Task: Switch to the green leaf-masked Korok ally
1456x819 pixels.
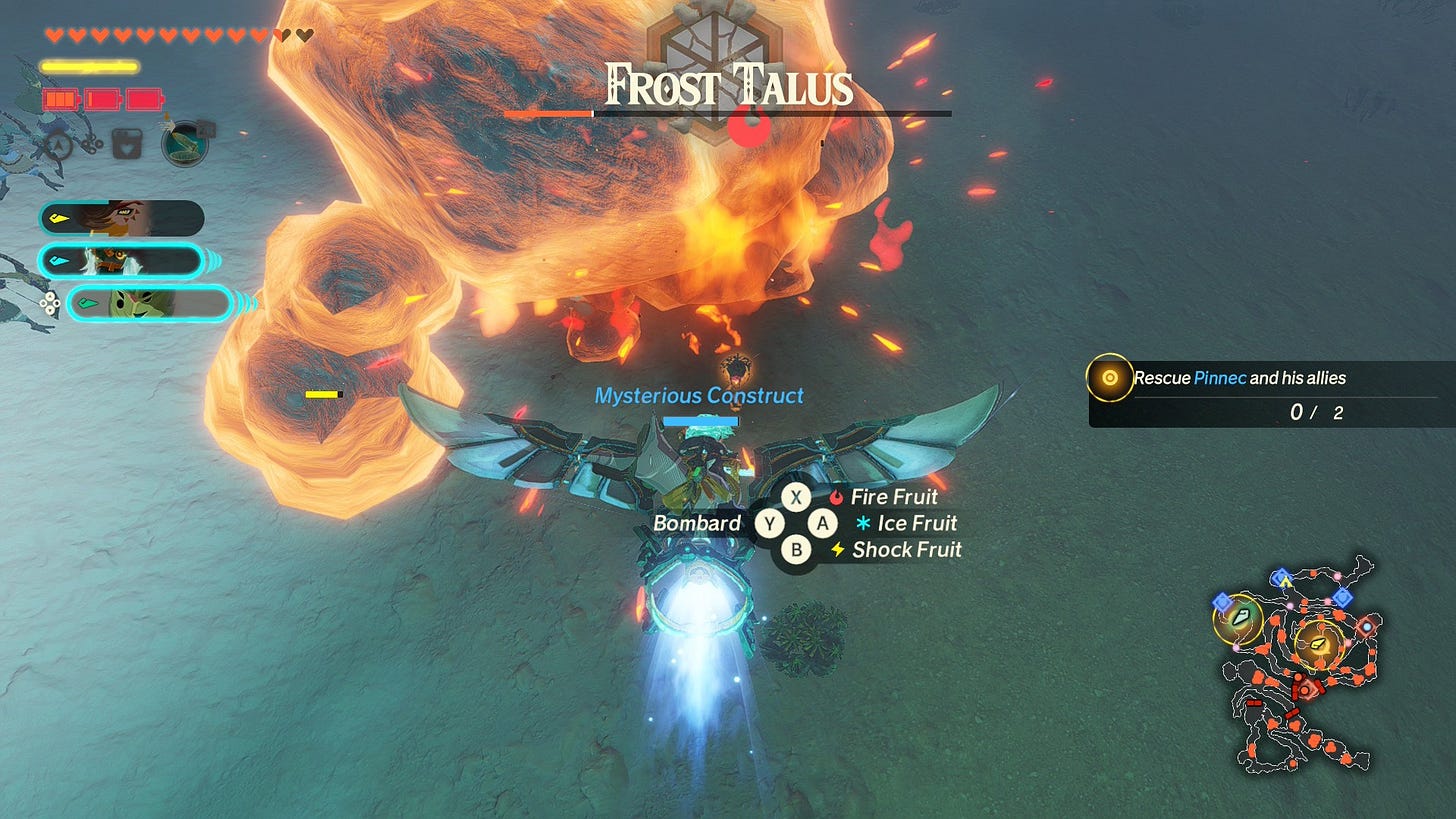Action: tap(149, 303)
